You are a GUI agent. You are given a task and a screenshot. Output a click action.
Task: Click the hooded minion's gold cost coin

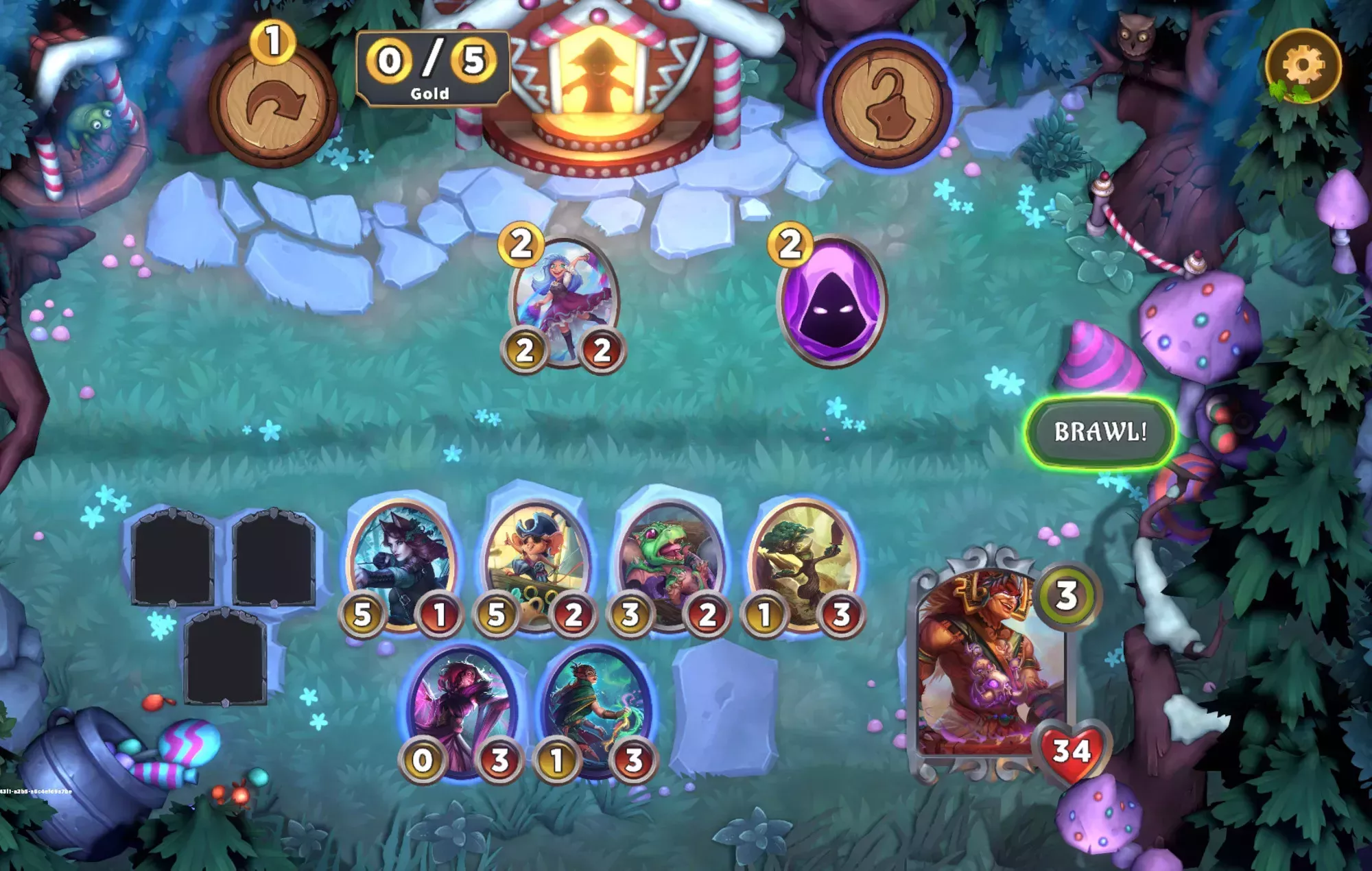790,247
